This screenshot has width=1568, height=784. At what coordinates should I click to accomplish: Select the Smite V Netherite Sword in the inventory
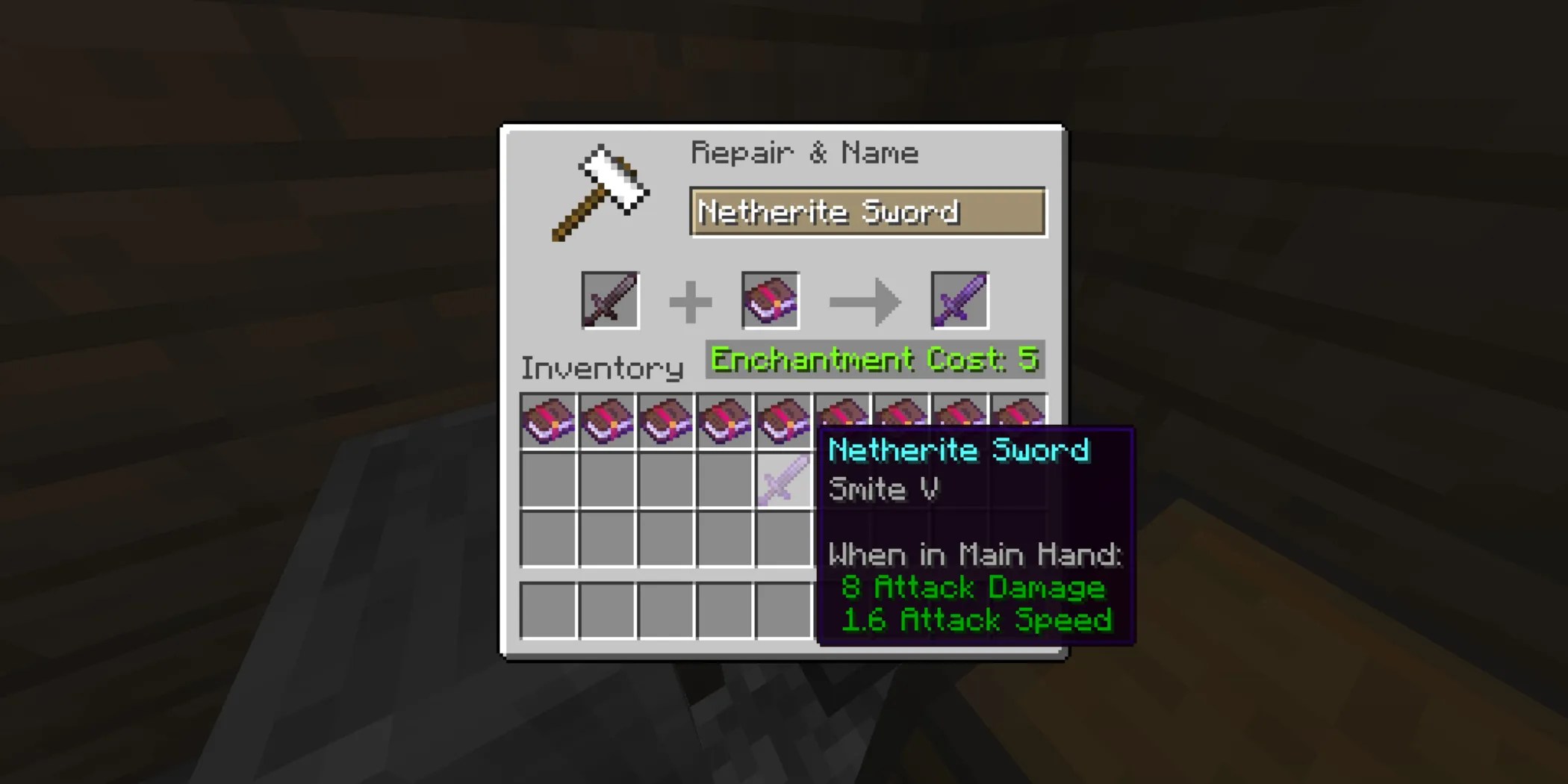point(785,480)
